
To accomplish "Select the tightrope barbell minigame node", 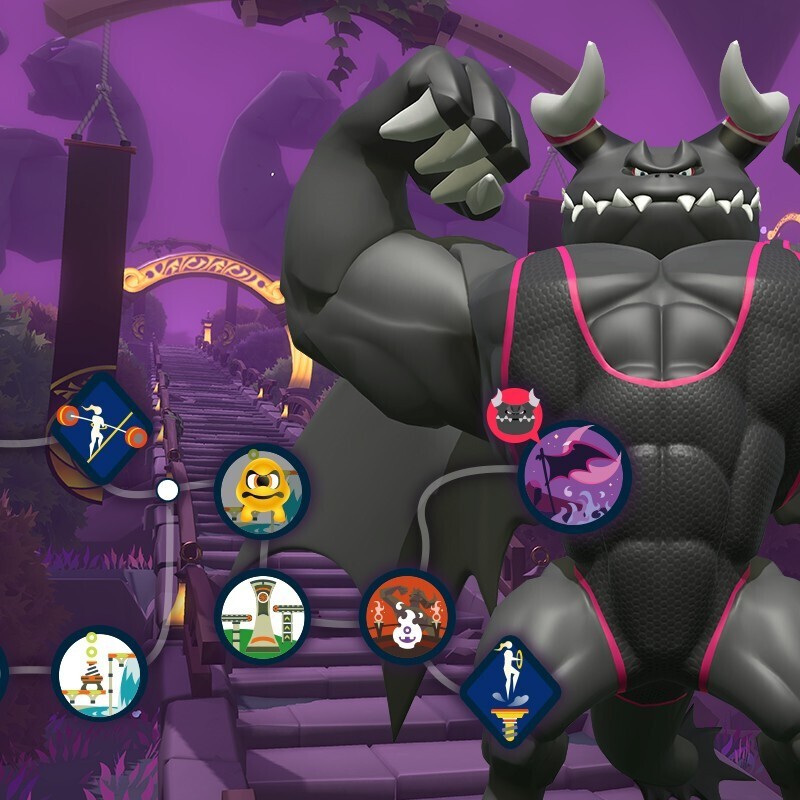I will [x=101, y=426].
